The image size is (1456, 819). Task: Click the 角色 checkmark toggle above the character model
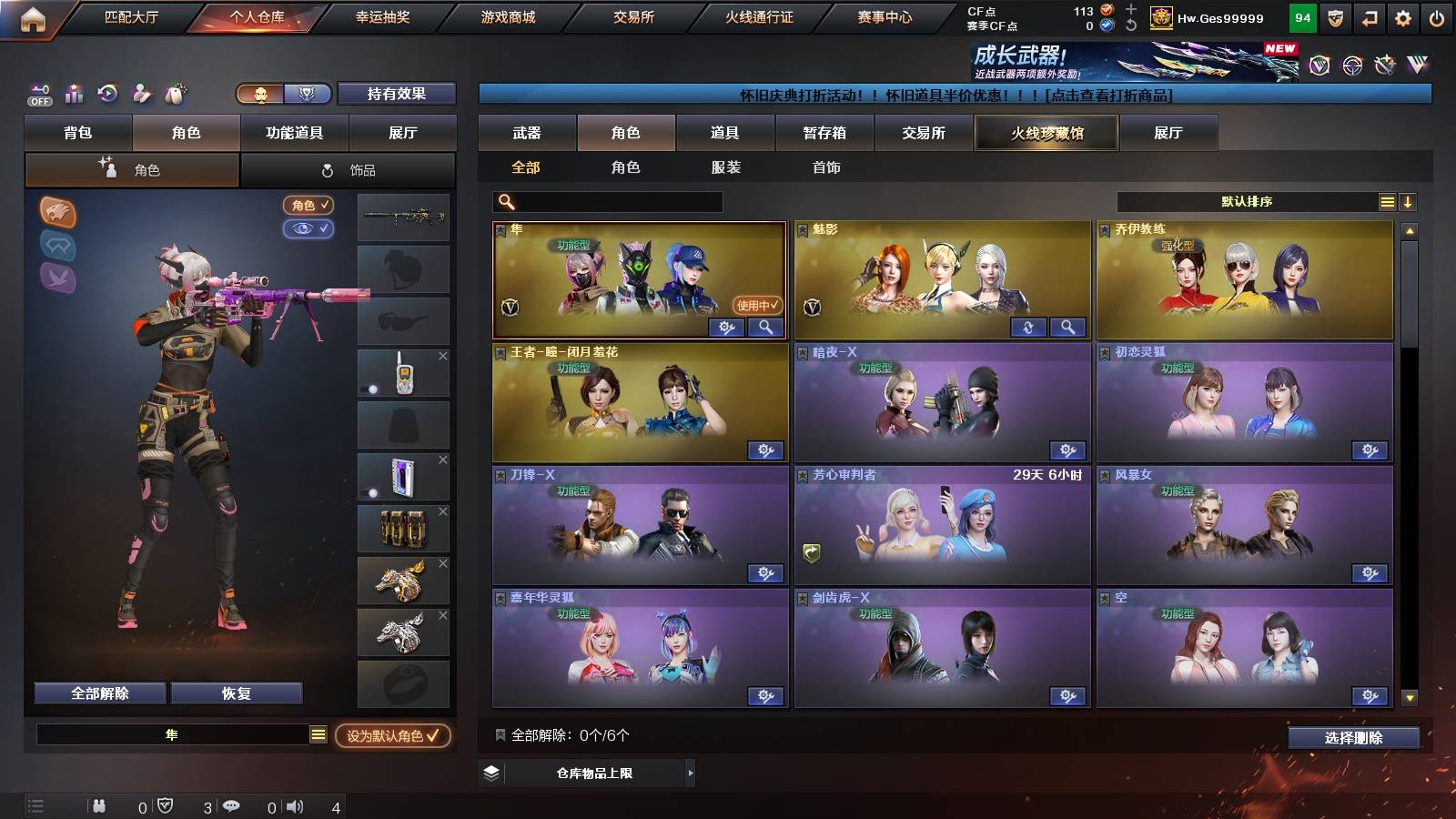pos(309,205)
